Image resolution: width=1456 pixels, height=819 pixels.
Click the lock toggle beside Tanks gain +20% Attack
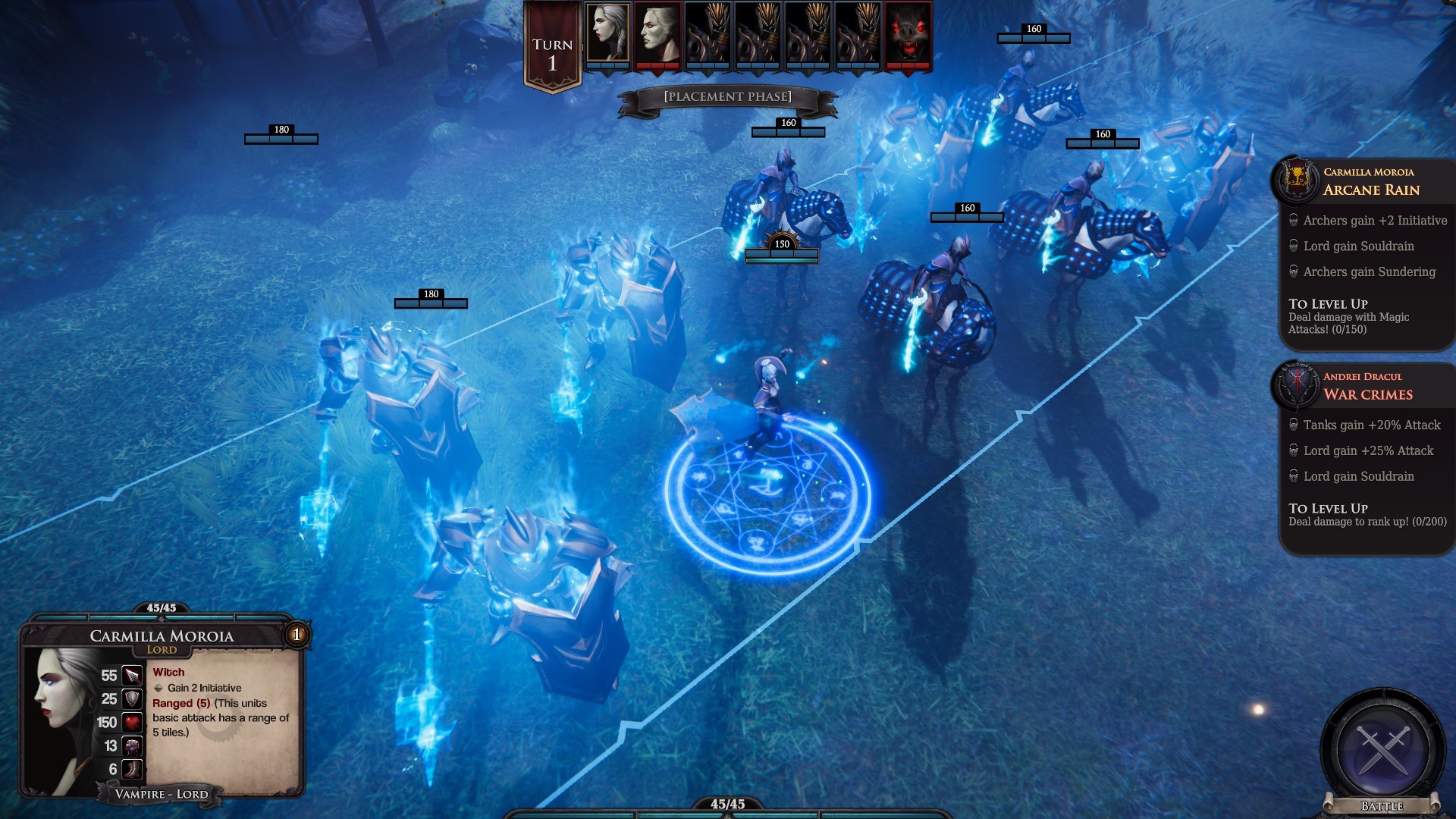click(1294, 425)
